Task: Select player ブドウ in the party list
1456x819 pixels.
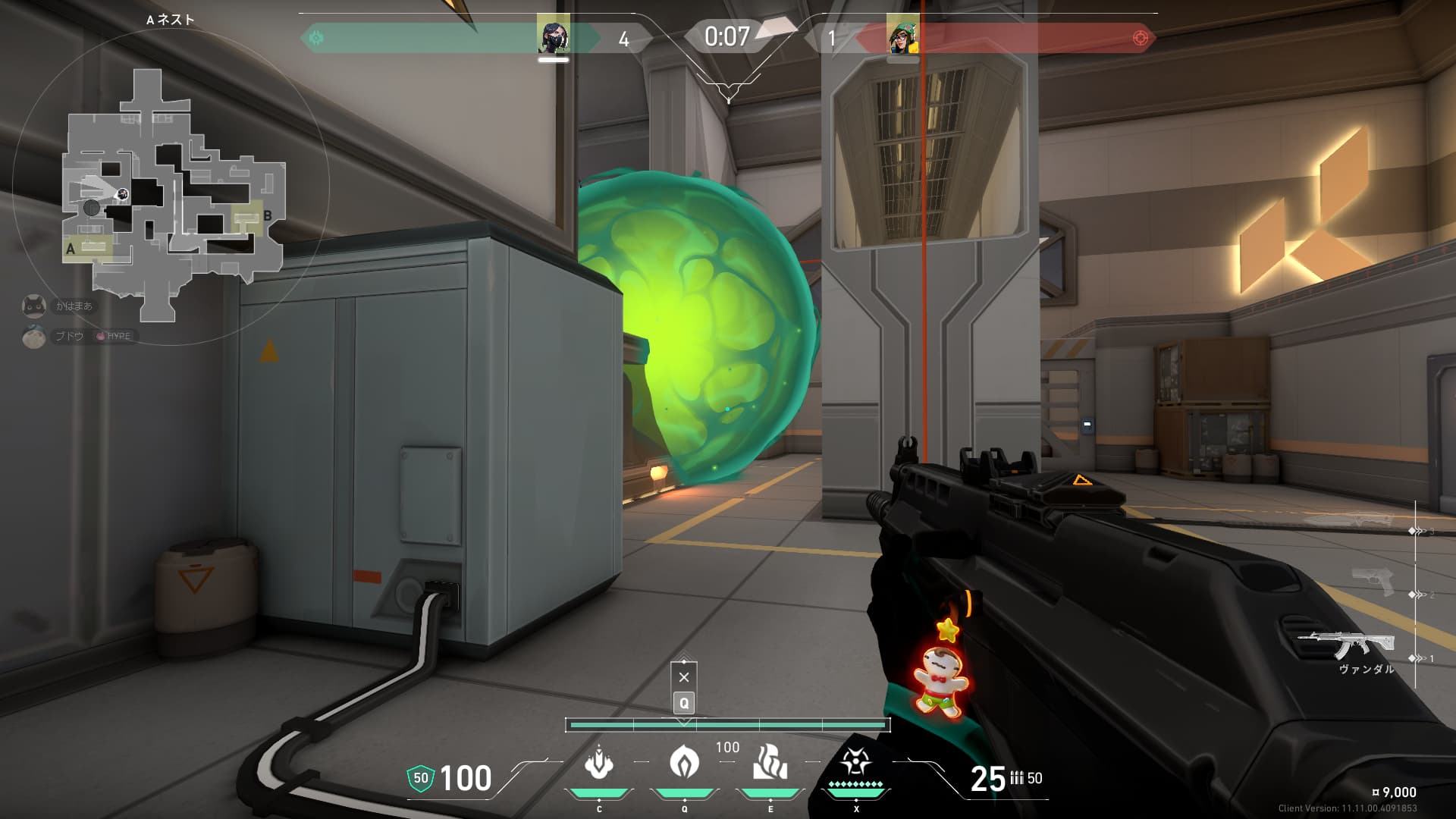Action: point(69,336)
